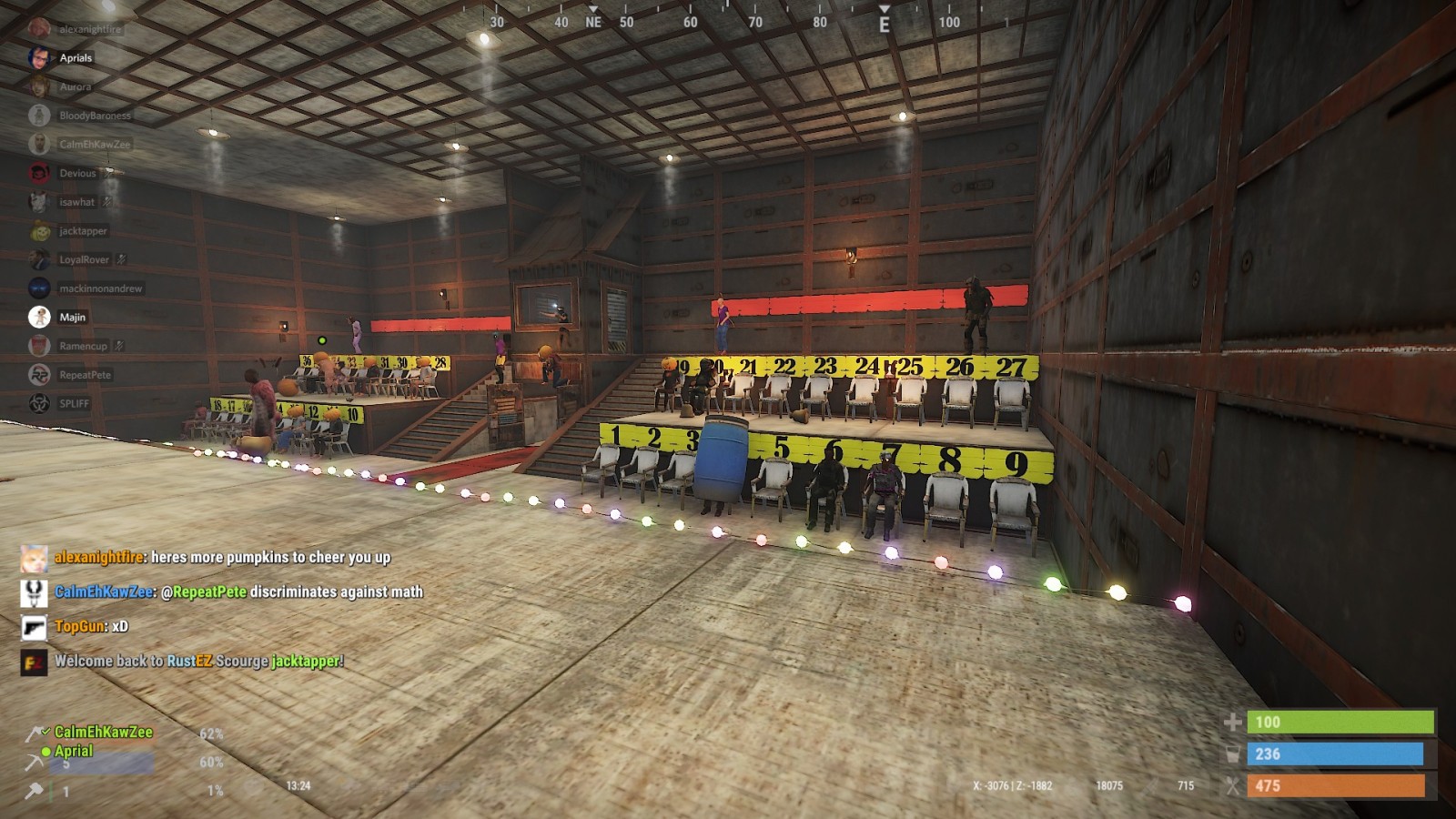Screen dimensions: 1456x819
Task: Select BloodyBaroness in the player list
Action: [95, 116]
